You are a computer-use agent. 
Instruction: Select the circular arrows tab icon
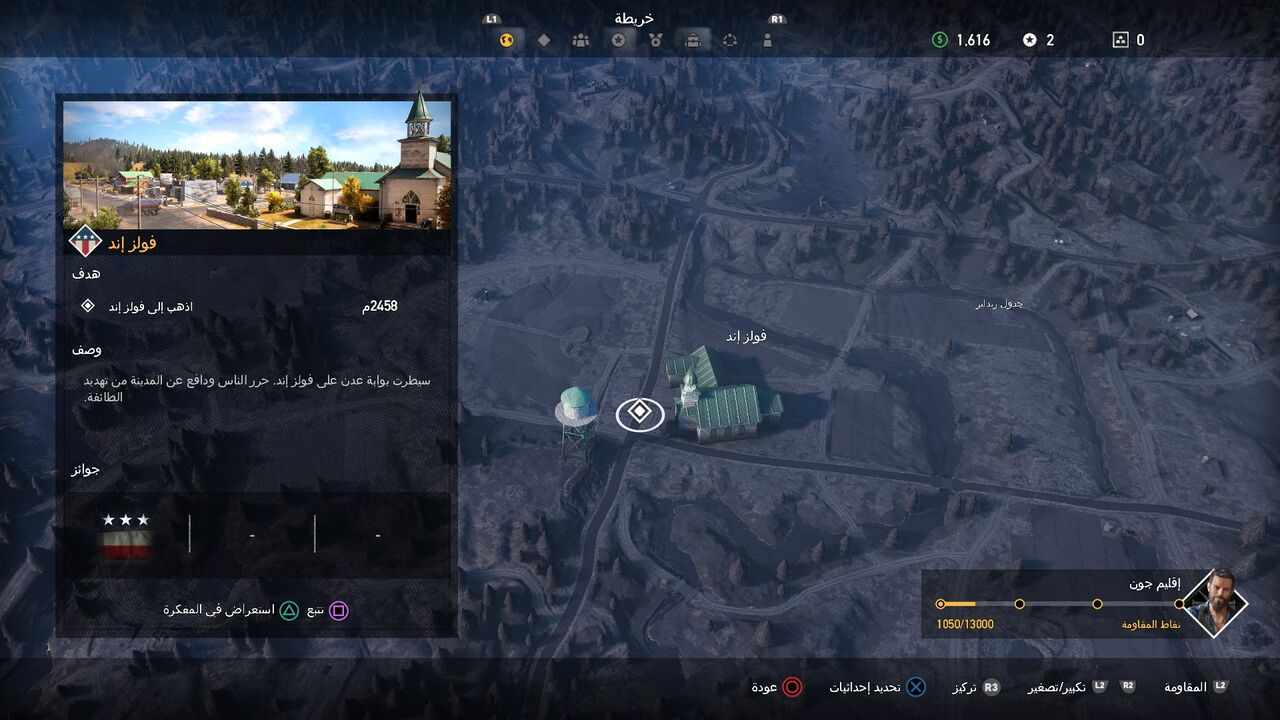click(x=730, y=41)
